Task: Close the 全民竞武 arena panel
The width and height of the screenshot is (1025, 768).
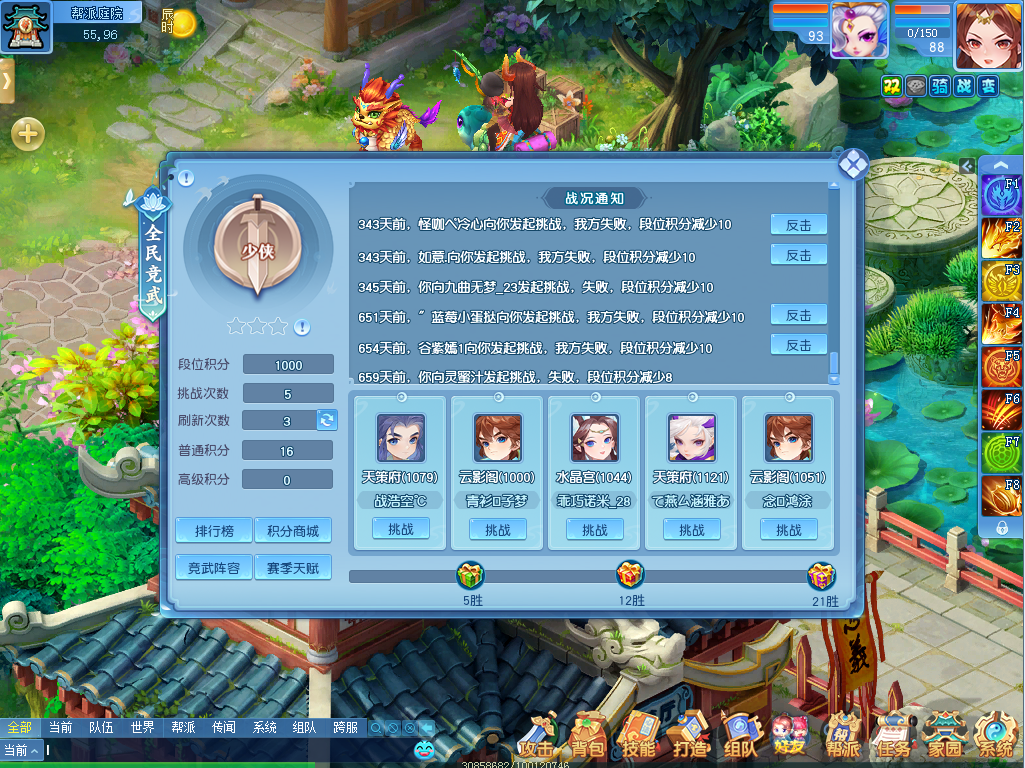Action: tap(852, 165)
